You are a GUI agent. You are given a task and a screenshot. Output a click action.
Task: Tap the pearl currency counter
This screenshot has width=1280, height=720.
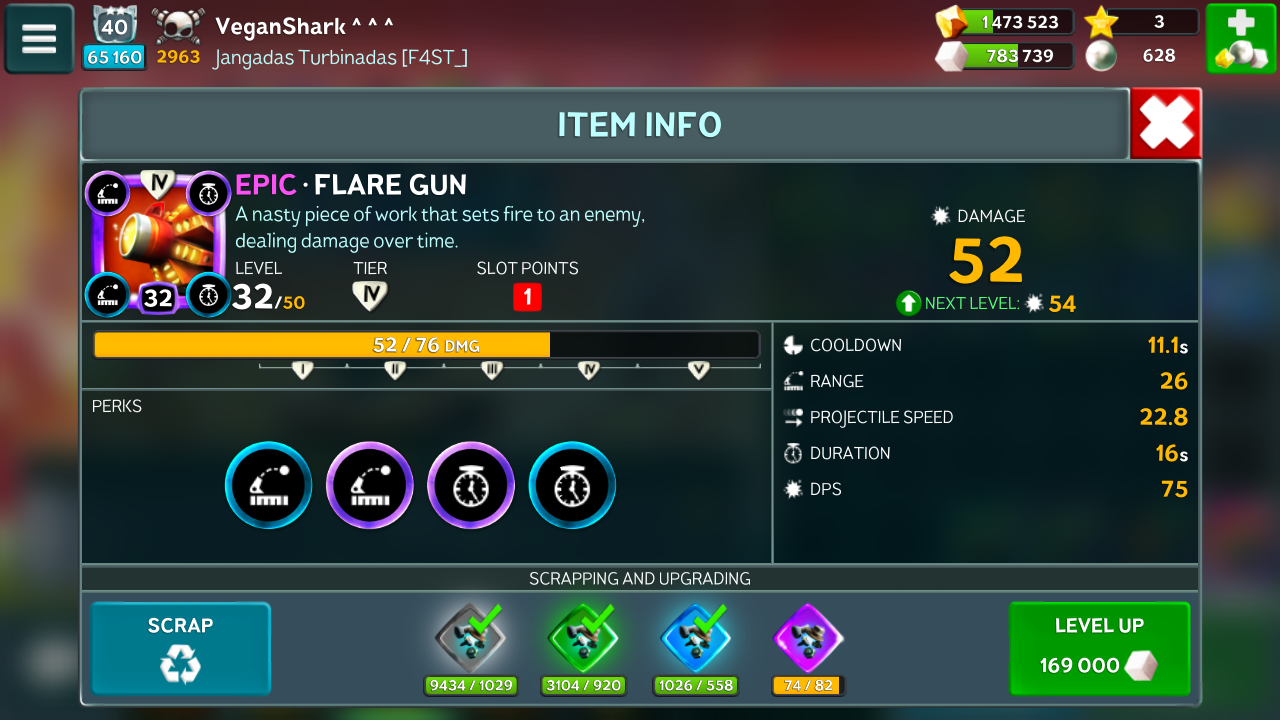(x=1142, y=56)
